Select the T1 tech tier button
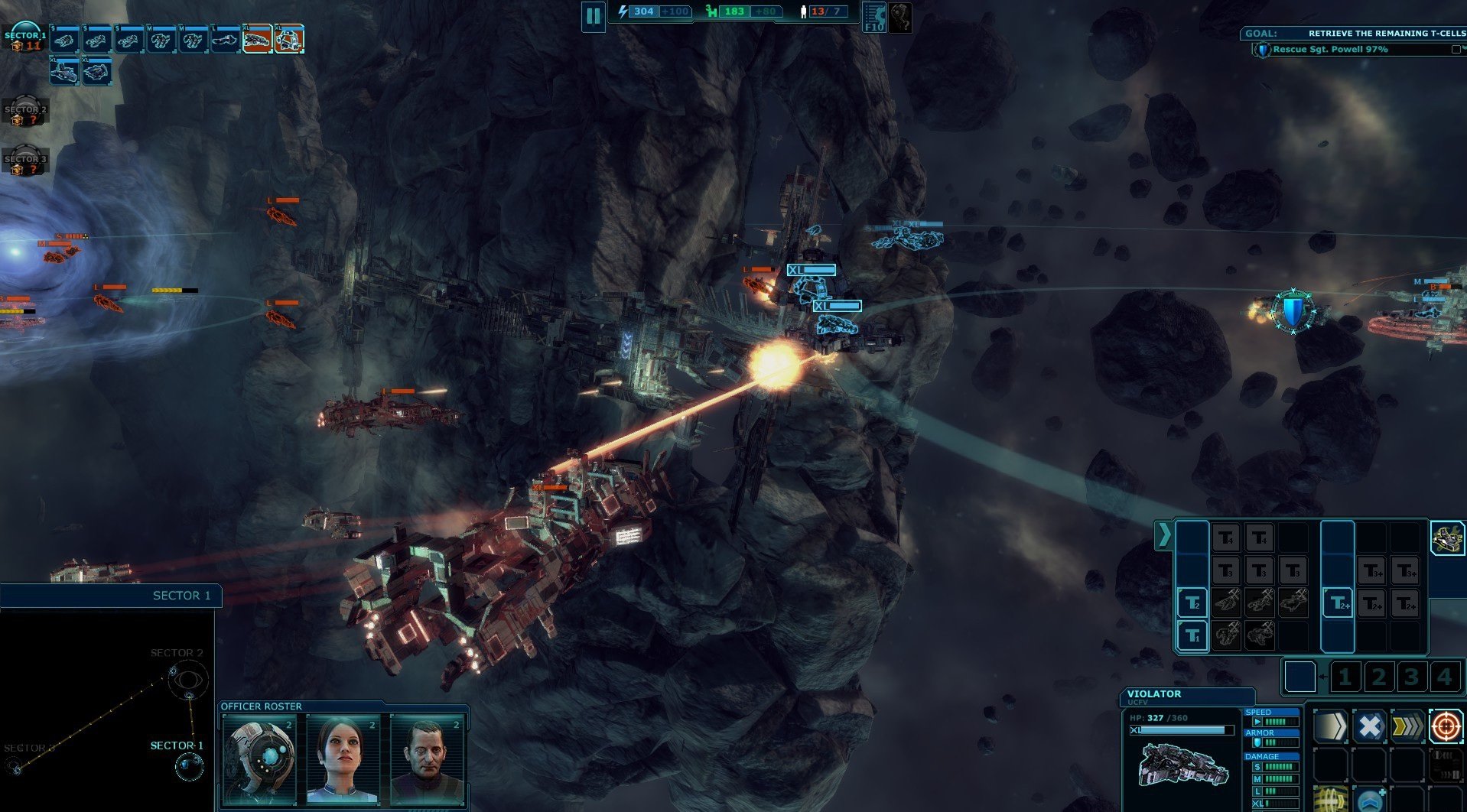 click(x=1192, y=635)
